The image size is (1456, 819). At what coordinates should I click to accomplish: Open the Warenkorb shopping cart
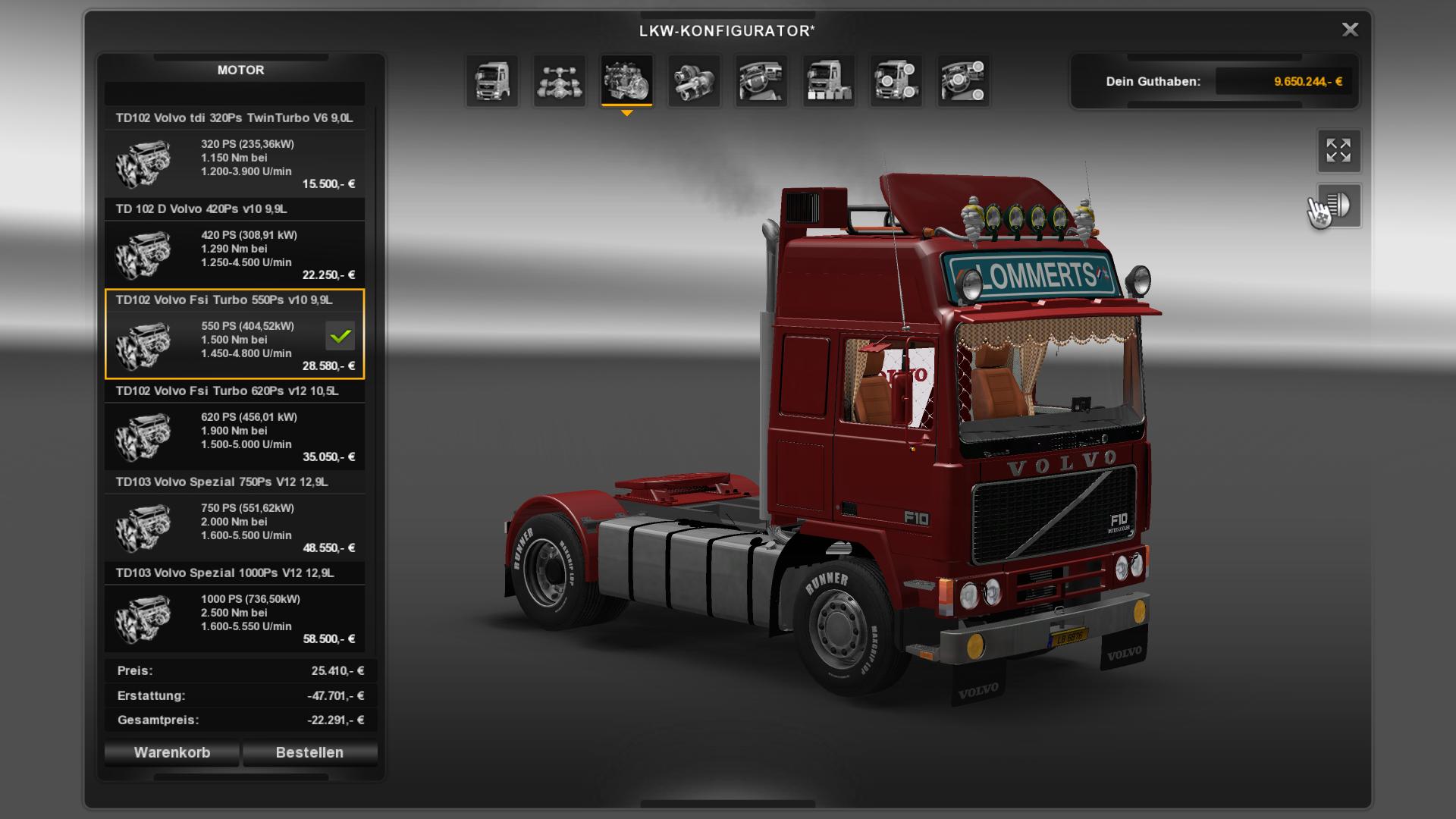(x=172, y=752)
